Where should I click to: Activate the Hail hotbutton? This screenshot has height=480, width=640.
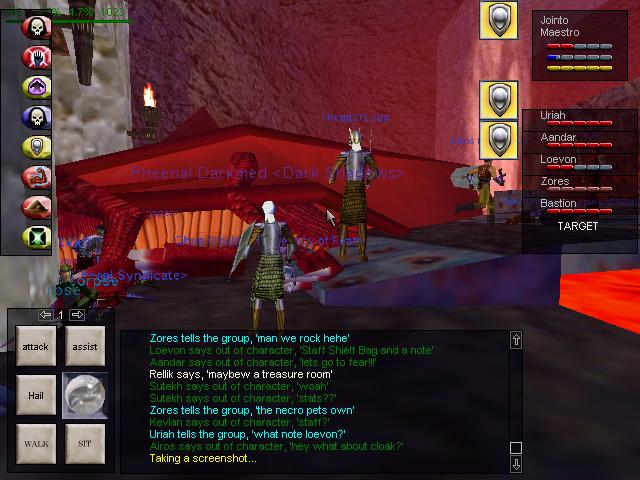tap(35, 395)
